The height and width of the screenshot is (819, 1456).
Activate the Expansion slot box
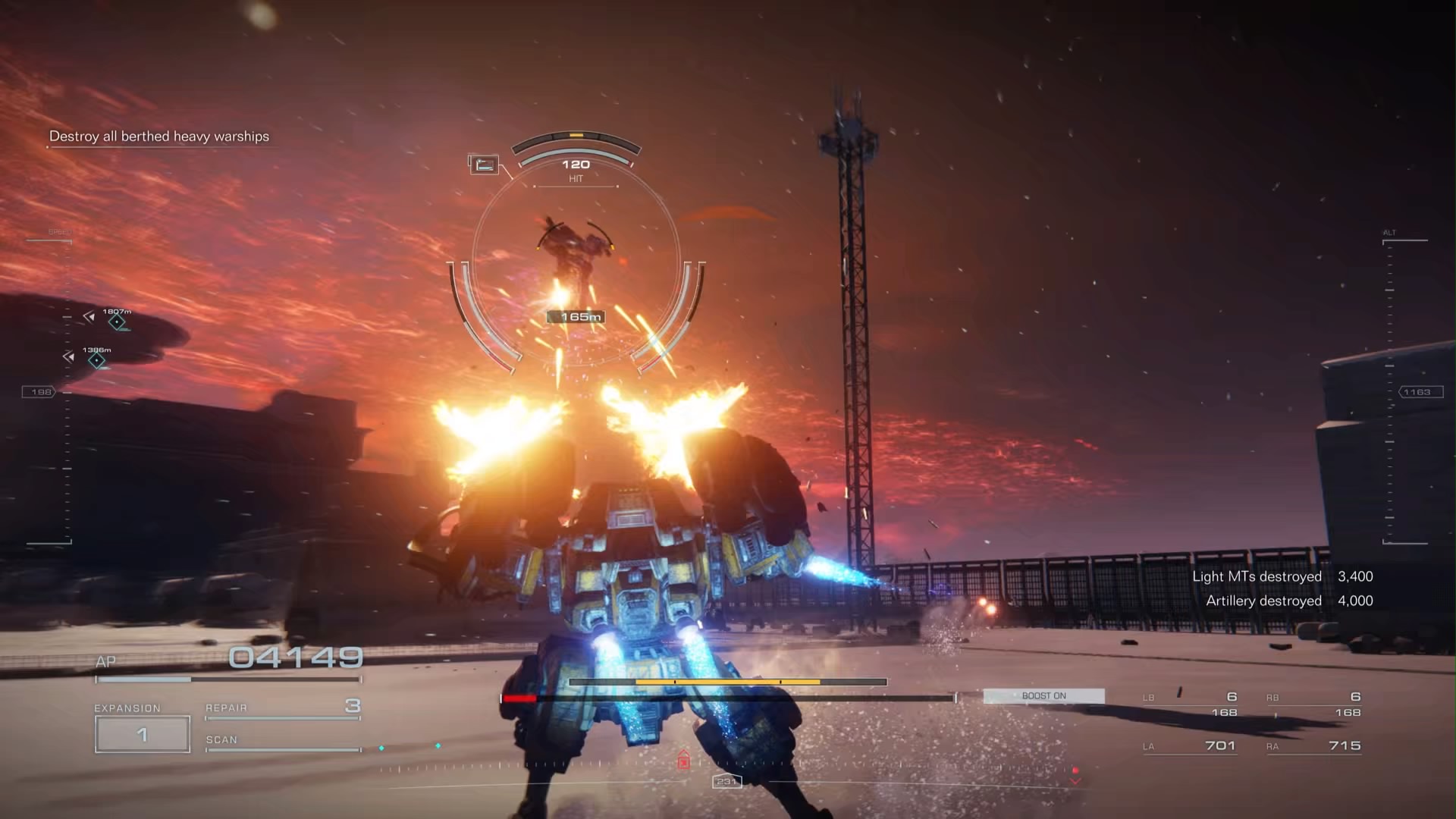click(x=143, y=734)
